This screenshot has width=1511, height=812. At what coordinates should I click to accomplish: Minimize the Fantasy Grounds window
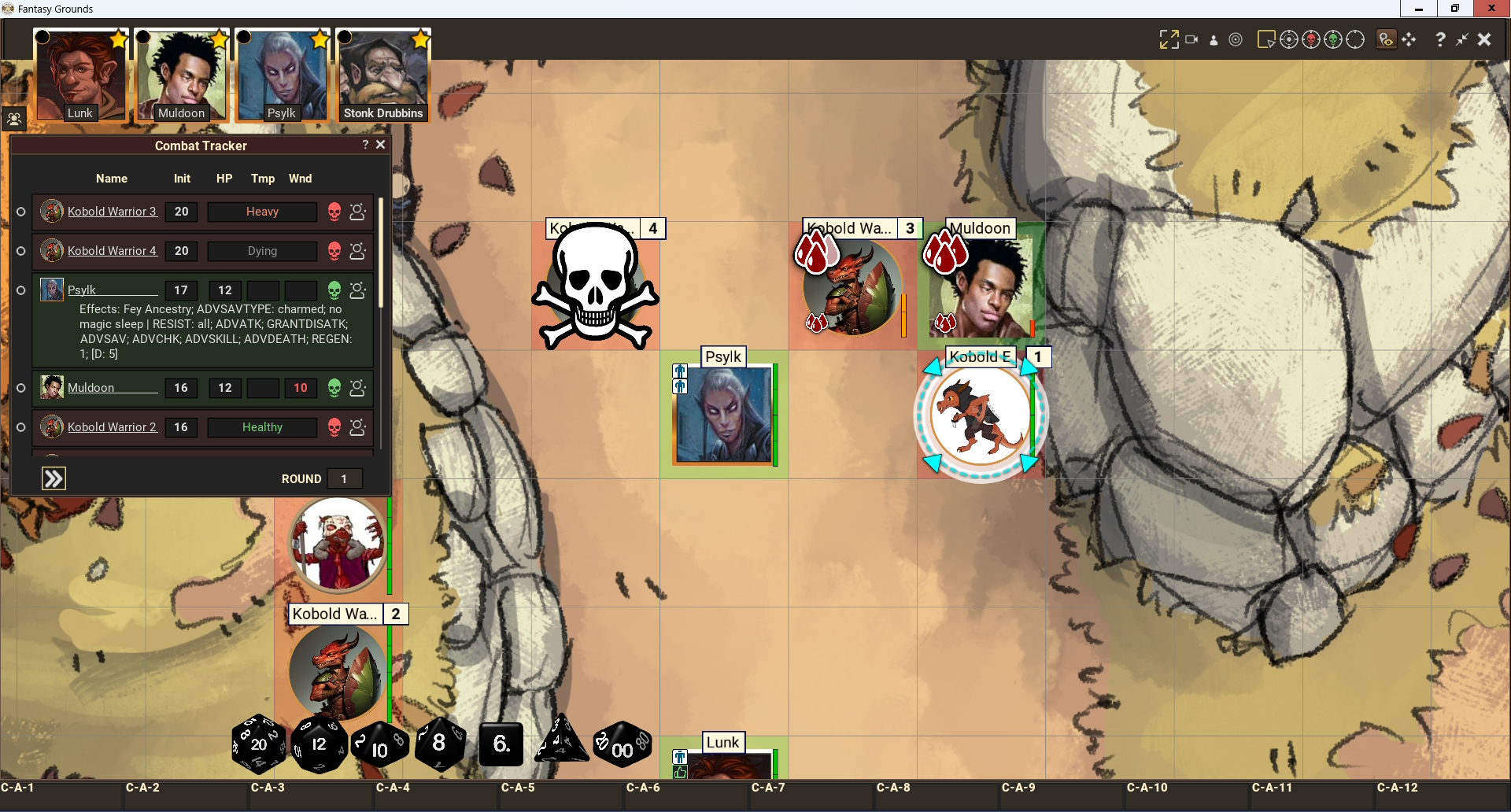pyautogui.click(x=1419, y=9)
